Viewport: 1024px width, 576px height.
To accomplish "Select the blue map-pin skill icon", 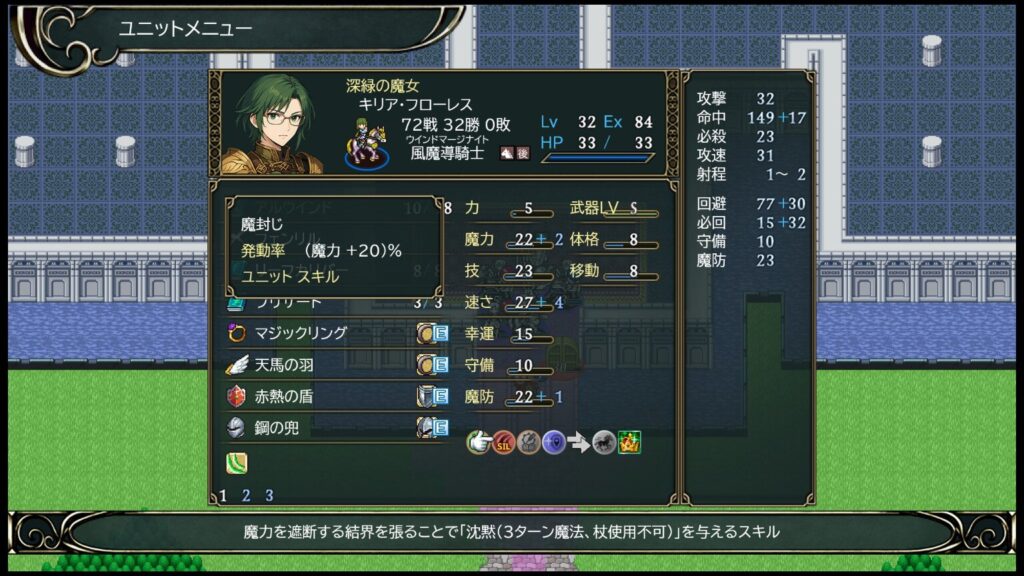I will pos(554,442).
